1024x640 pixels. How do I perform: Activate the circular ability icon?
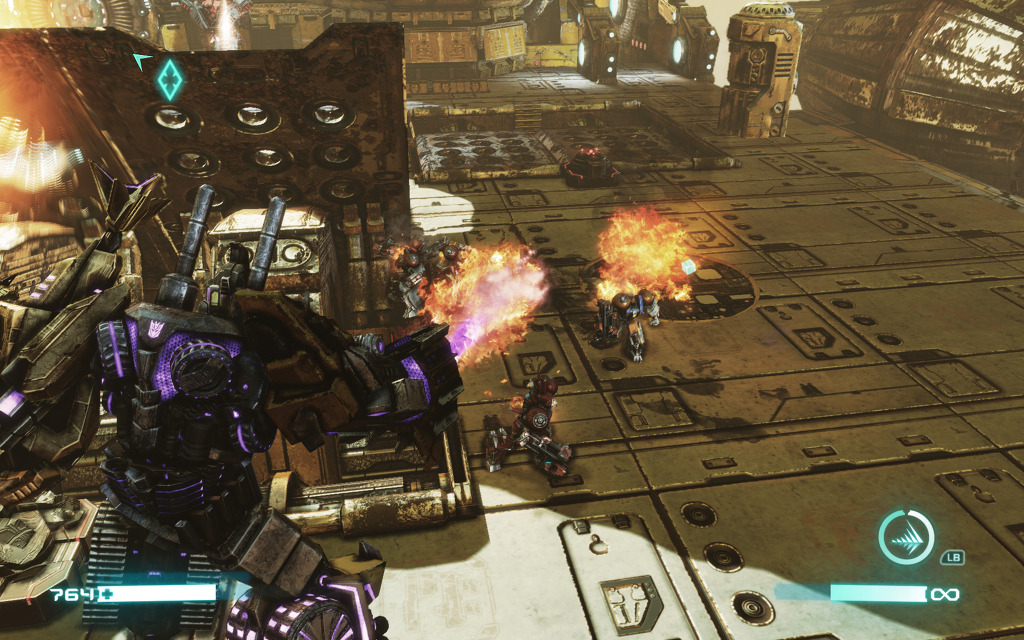point(905,537)
